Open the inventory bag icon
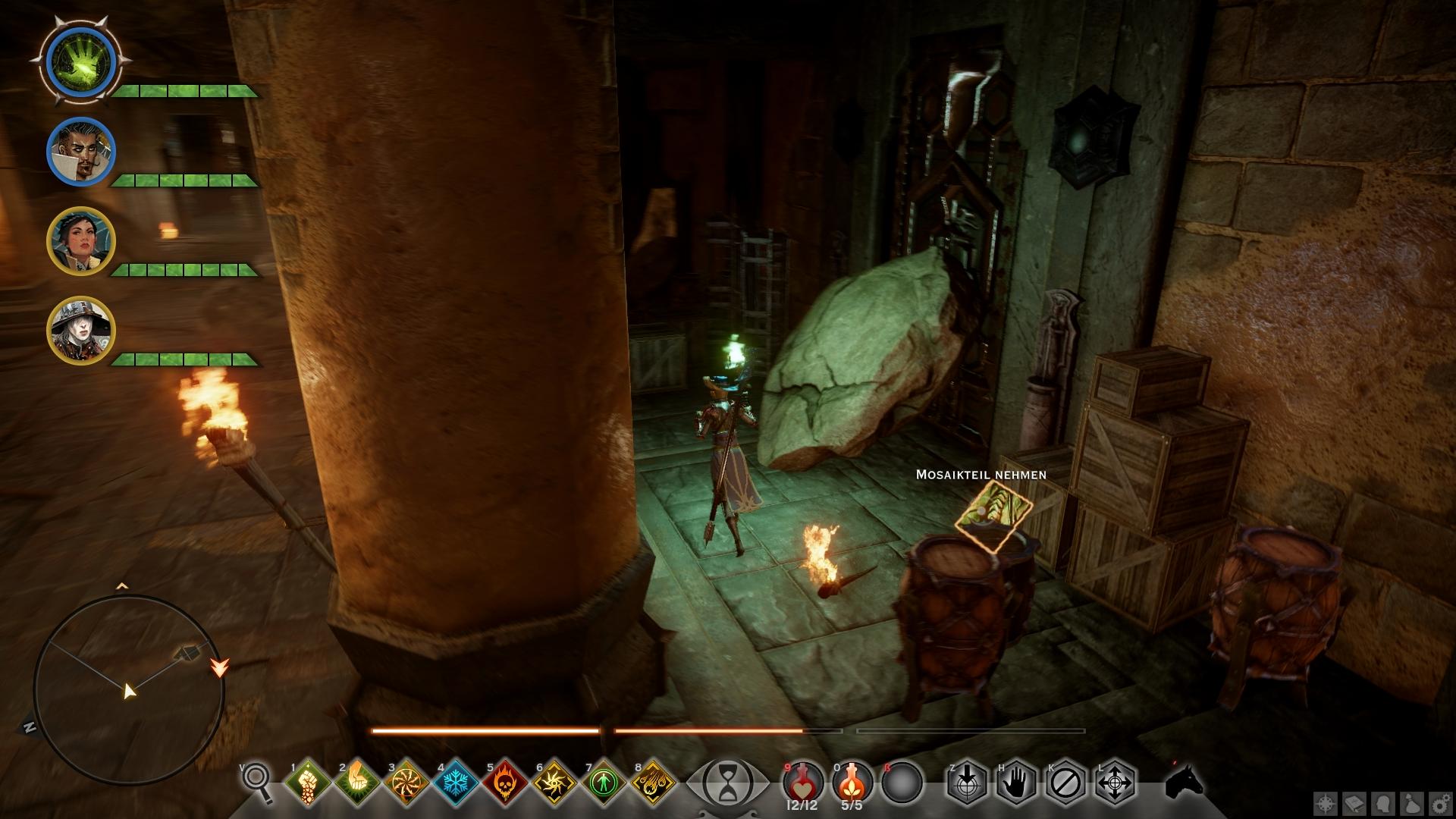 [x=1414, y=803]
